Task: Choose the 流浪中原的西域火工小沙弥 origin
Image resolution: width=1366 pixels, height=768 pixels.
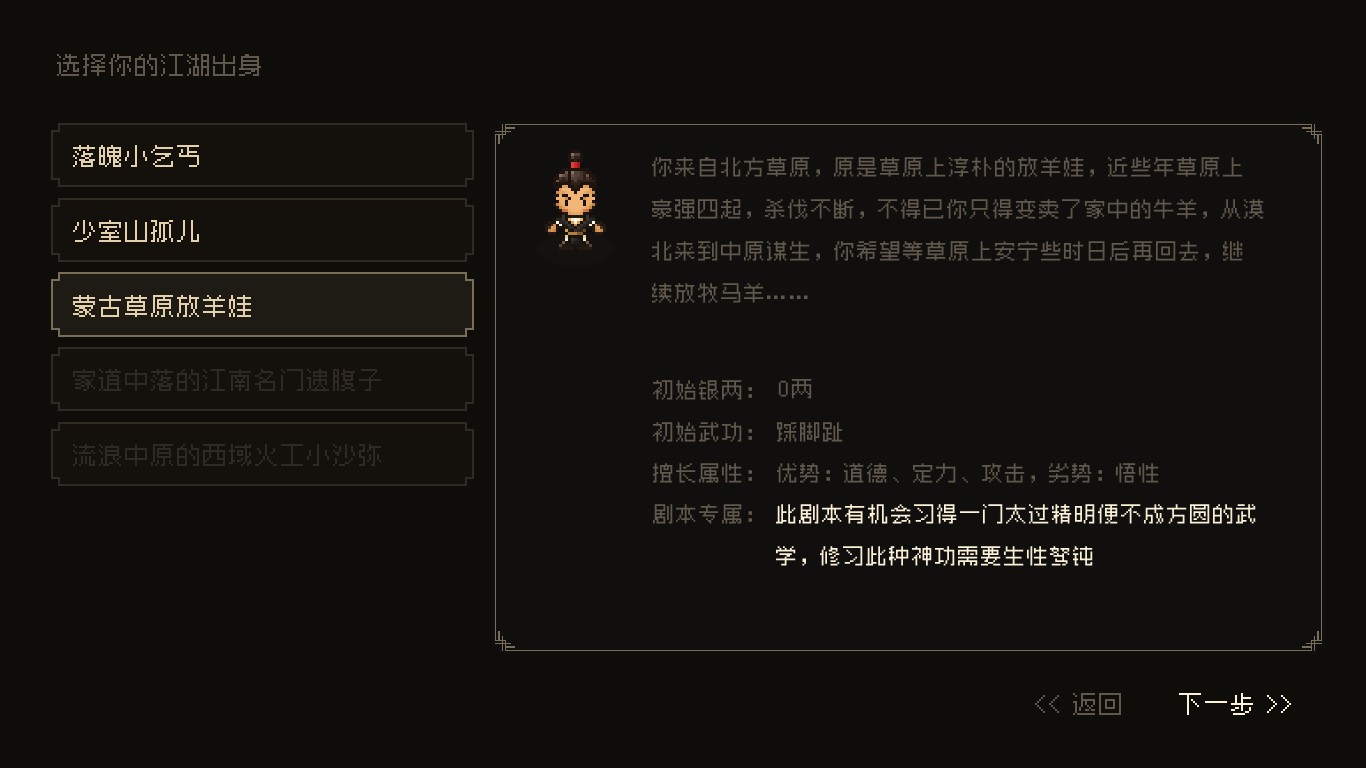Action: (262, 453)
